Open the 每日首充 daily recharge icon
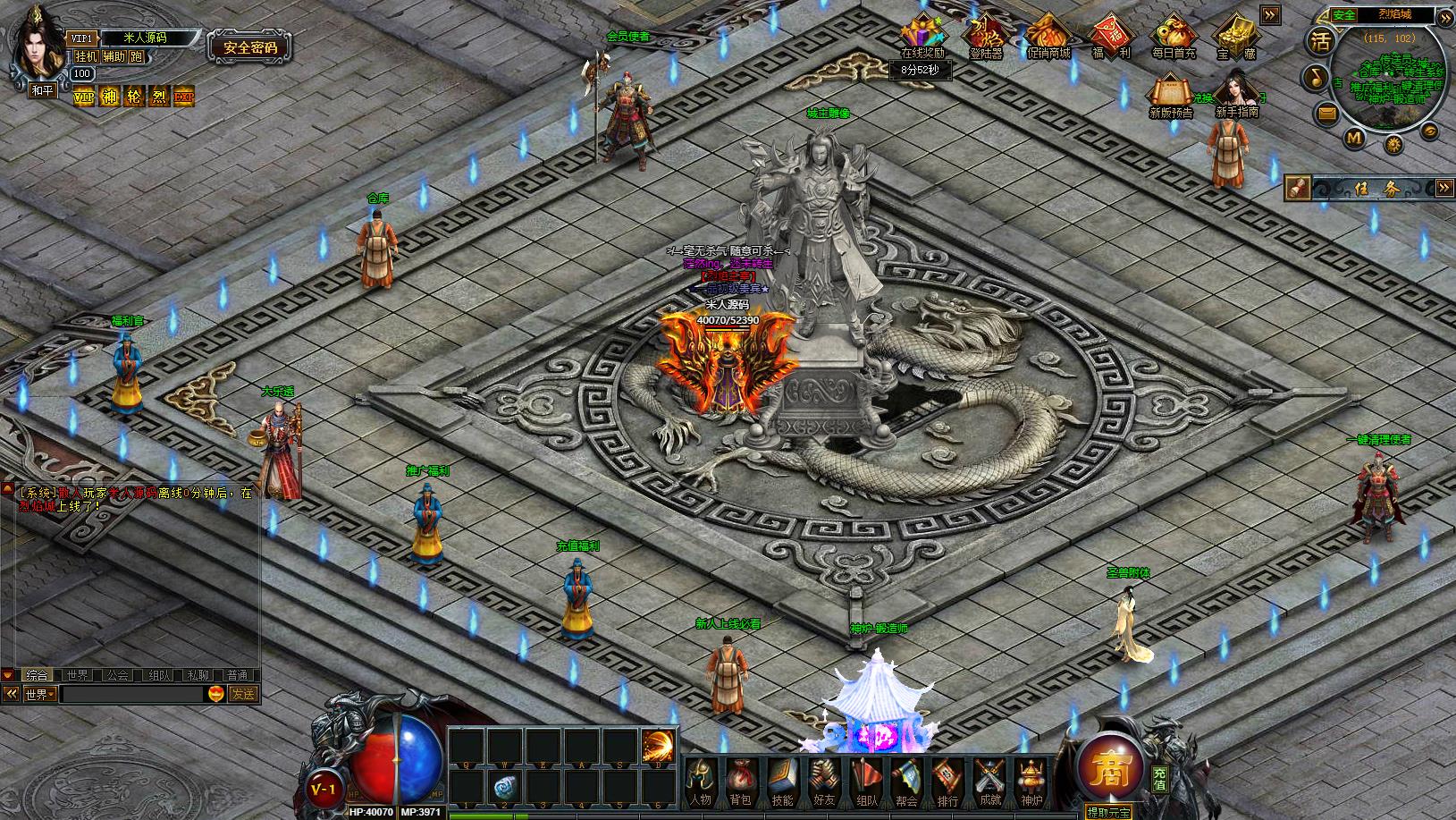The width and height of the screenshot is (1456, 820). (x=1174, y=36)
